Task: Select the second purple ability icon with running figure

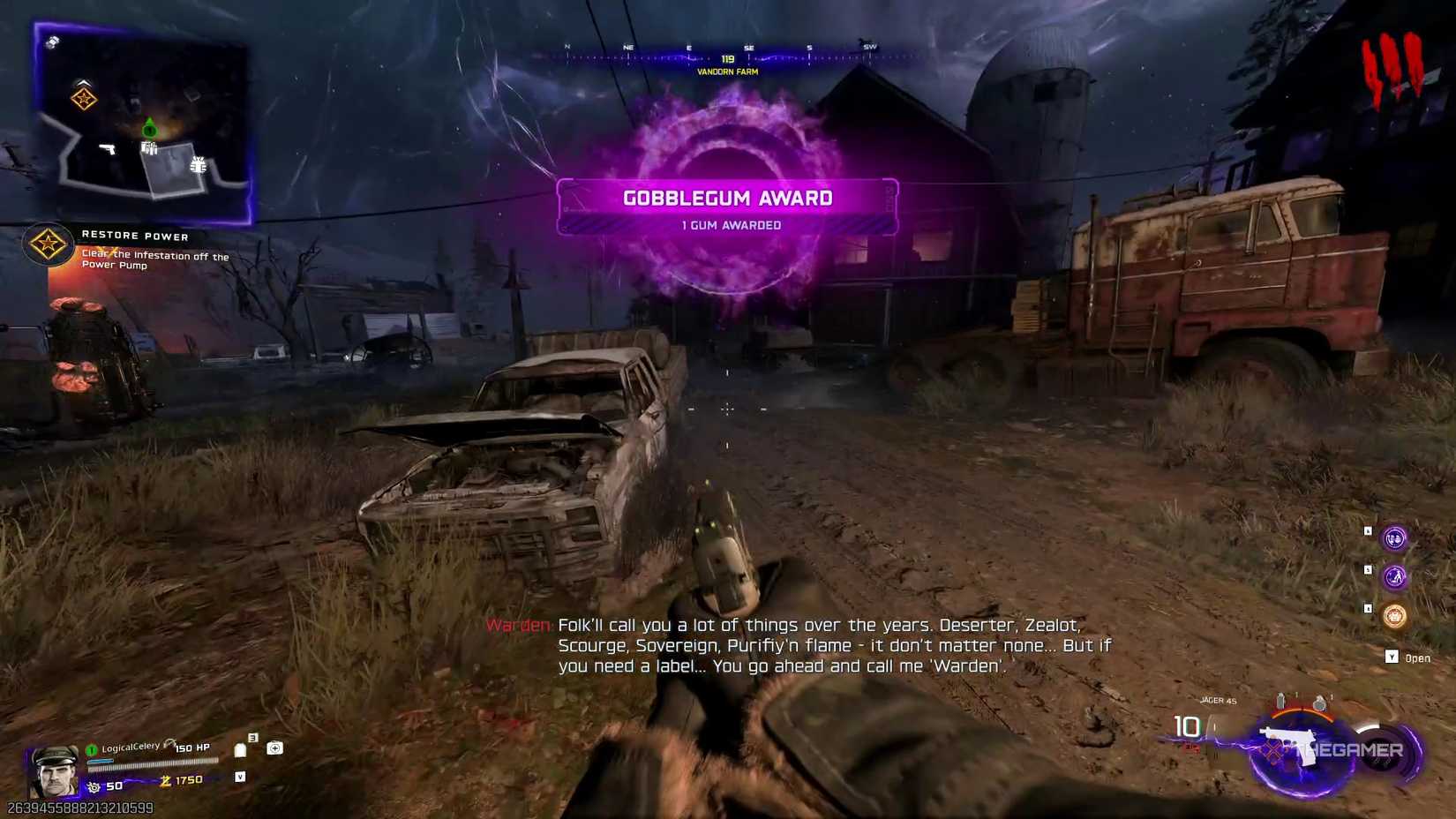Action: point(1395,576)
